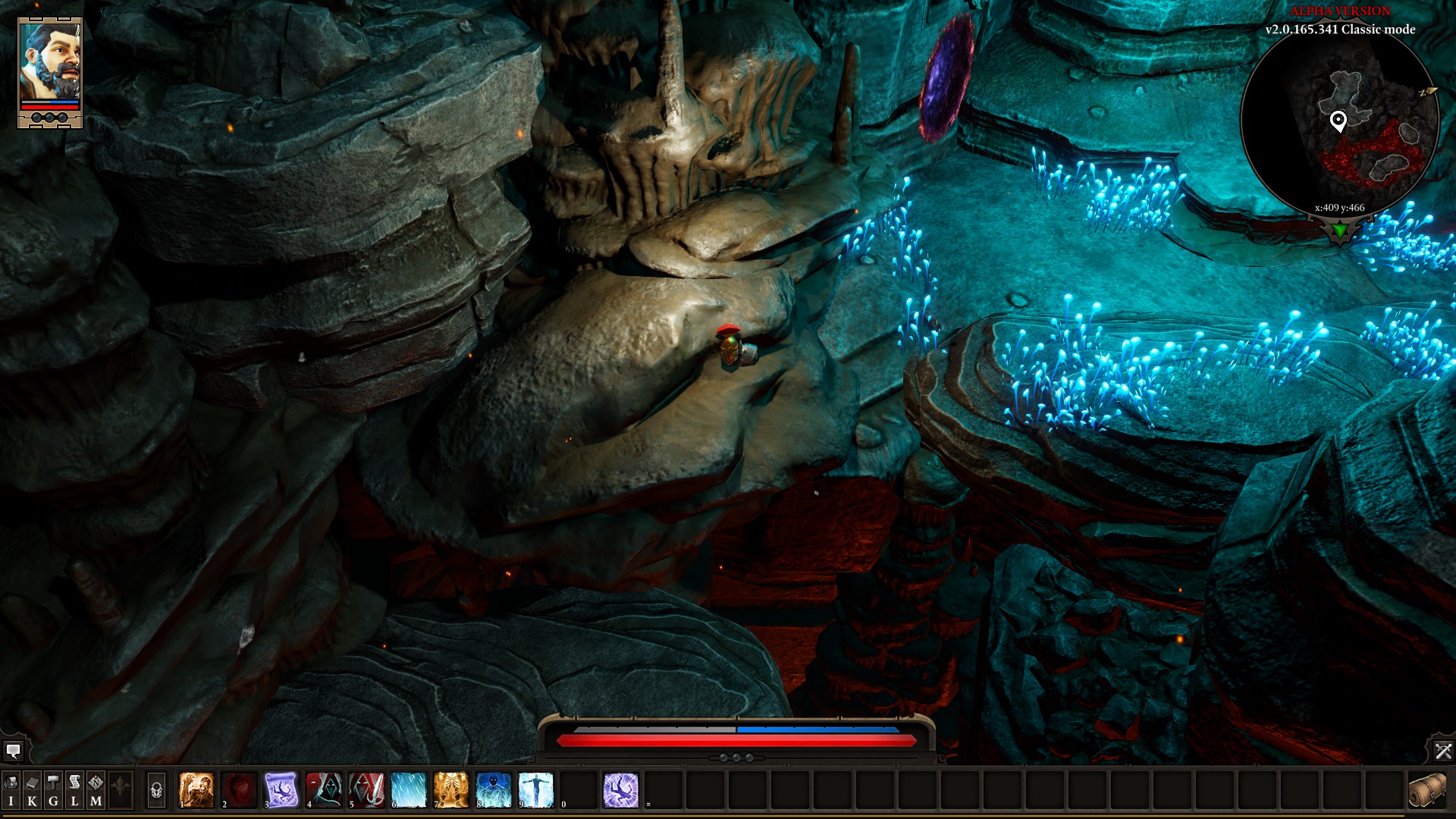Click the circular minimap
This screenshot has height=819, width=1456.
[x=1340, y=121]
